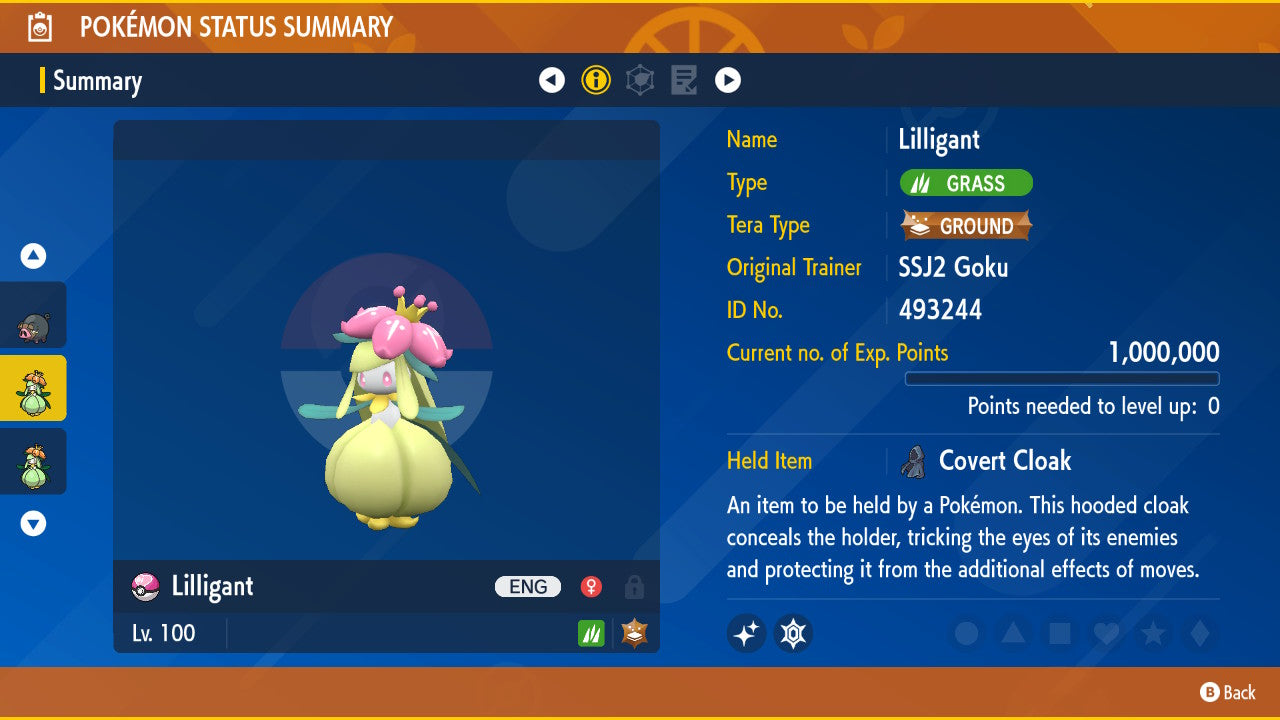The image size is (1280, 720).
Task: Toggle the heart marking
Action: point(1106,633)
